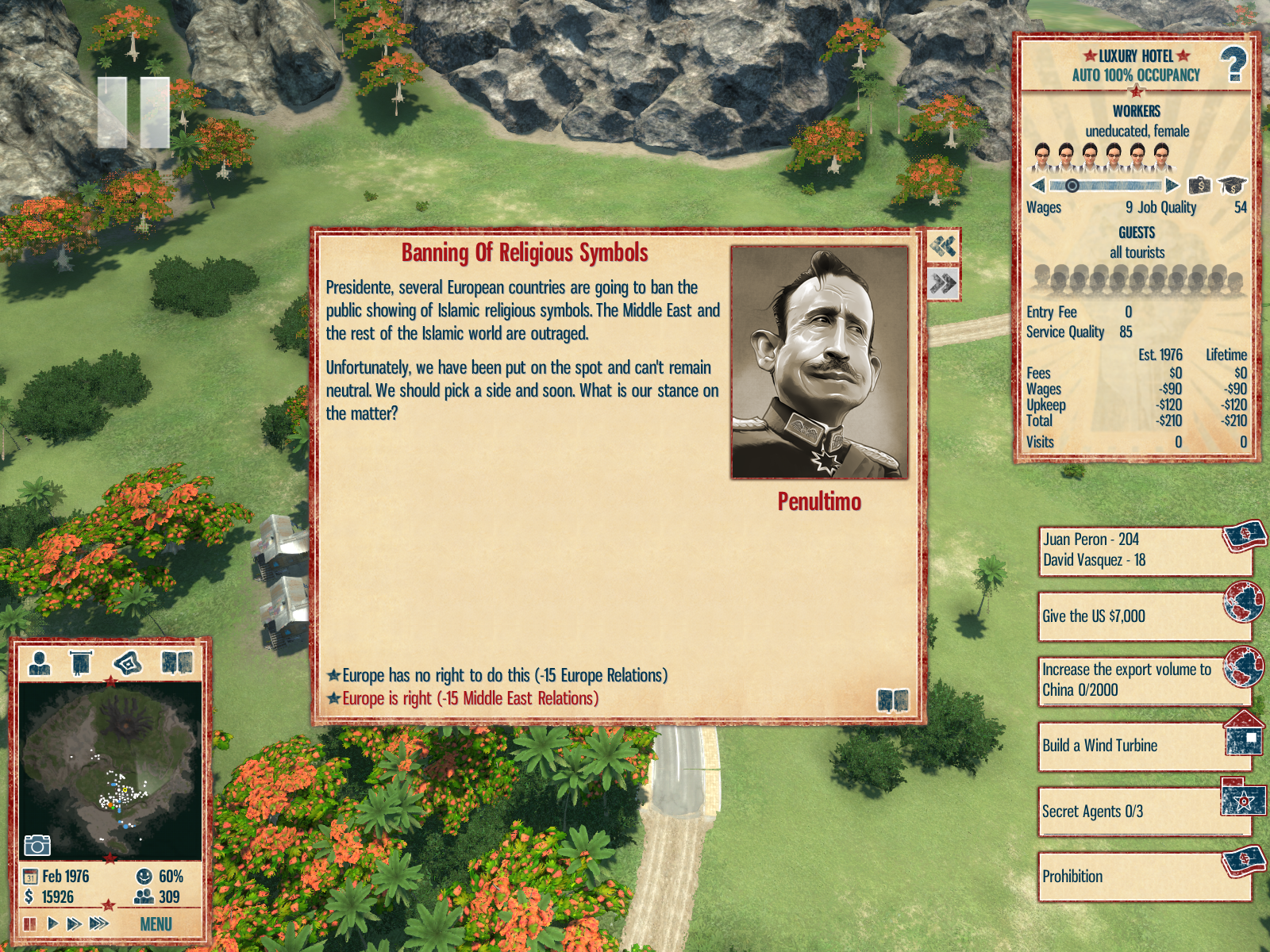The height and width of the screenshot is (952, 1270).
Task: Choose 'Europe has no right to do this'
Action: 503,675
